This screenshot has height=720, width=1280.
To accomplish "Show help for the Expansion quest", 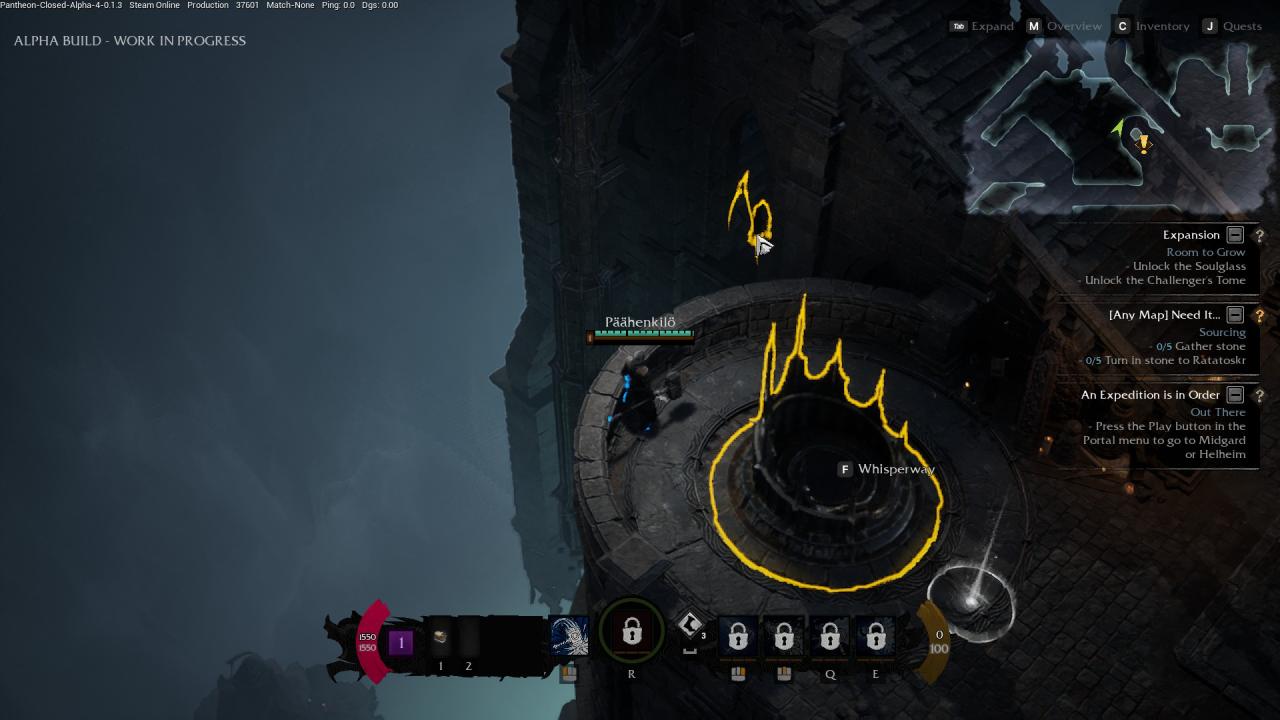I will pyautogui.click(x=1259, y=236).
